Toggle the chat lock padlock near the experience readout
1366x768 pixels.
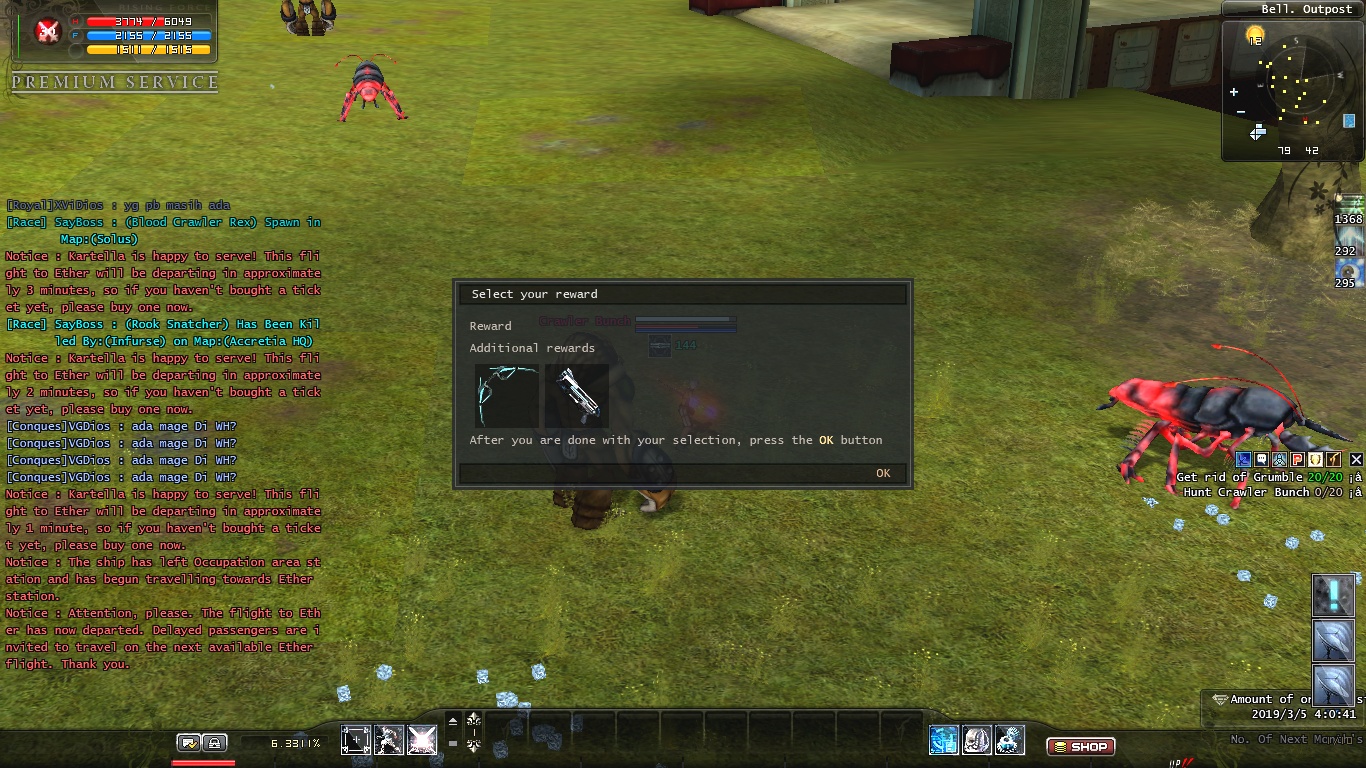[x=216, y=742]
